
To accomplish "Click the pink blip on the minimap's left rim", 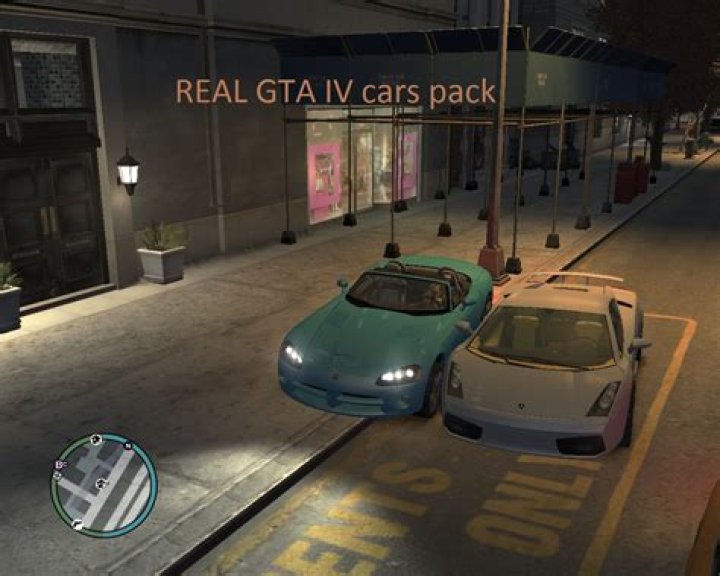I will [x=59, y=464].
